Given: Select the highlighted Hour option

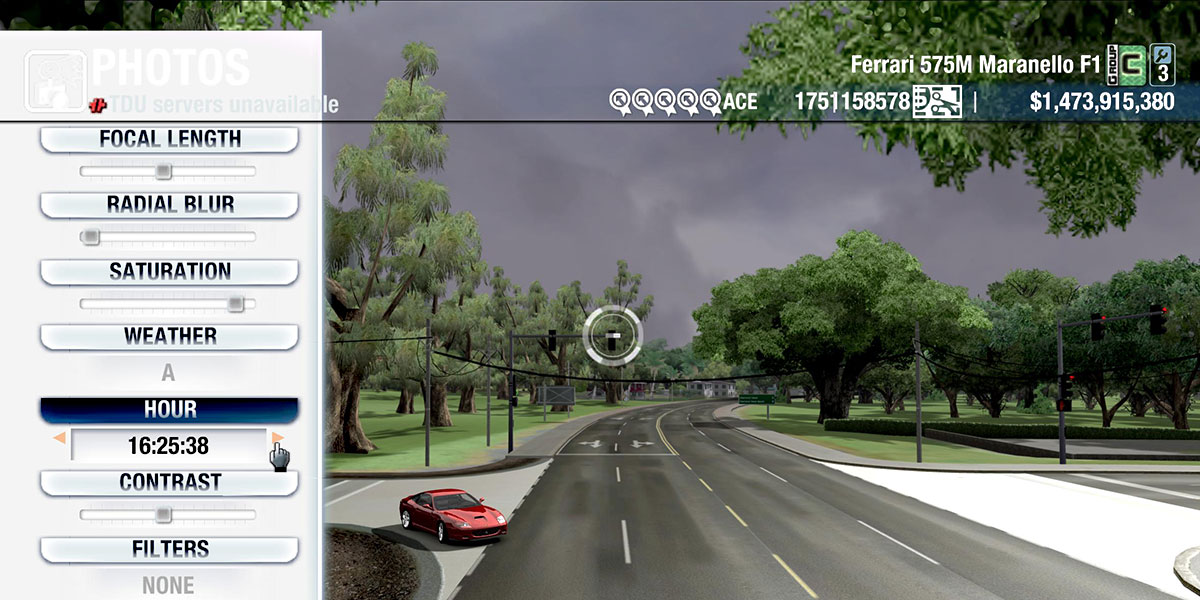Looking at the screenshot, I should 169,409.
